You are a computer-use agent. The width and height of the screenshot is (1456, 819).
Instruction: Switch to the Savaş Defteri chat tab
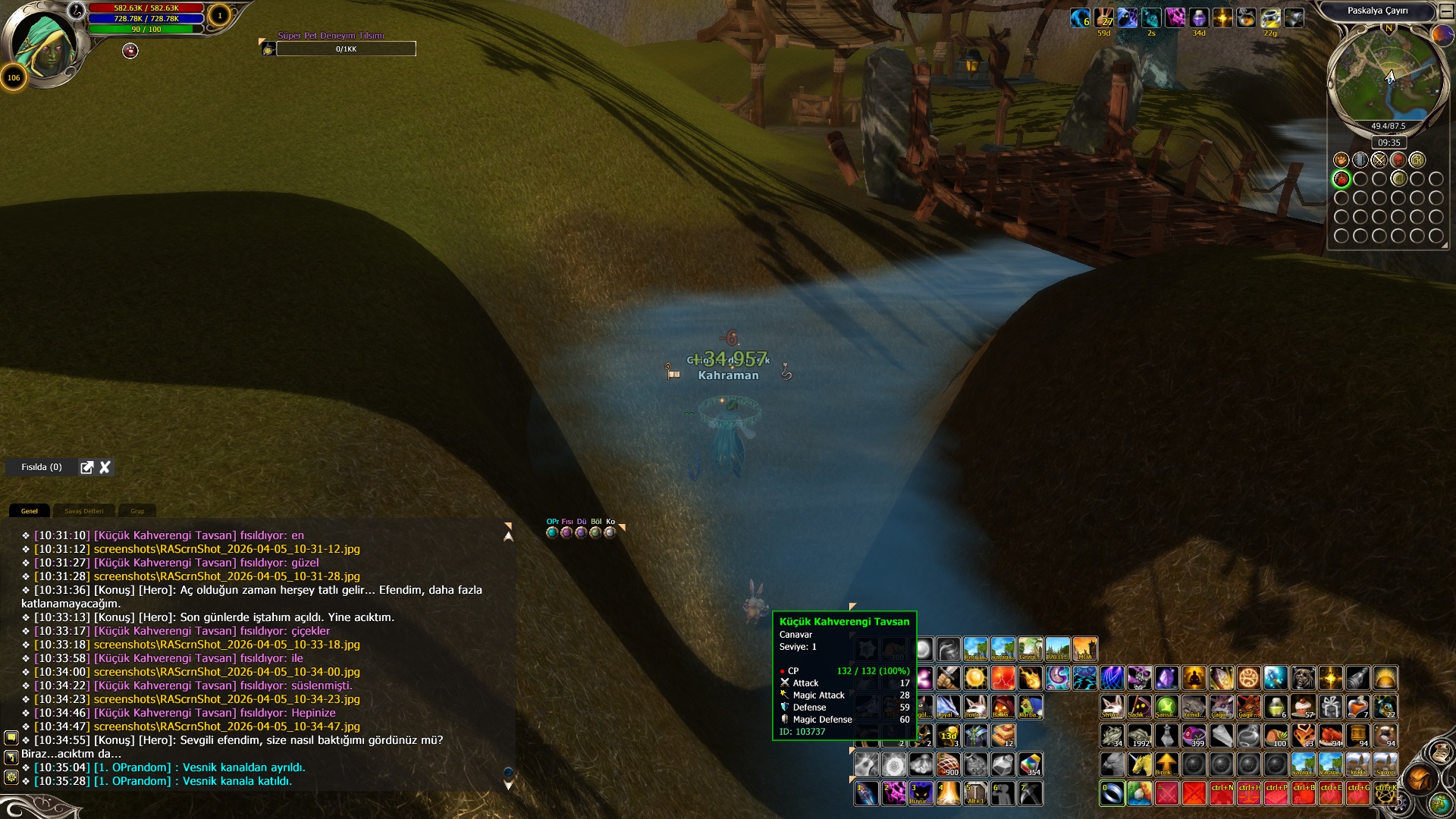click(x=83, y=511)
